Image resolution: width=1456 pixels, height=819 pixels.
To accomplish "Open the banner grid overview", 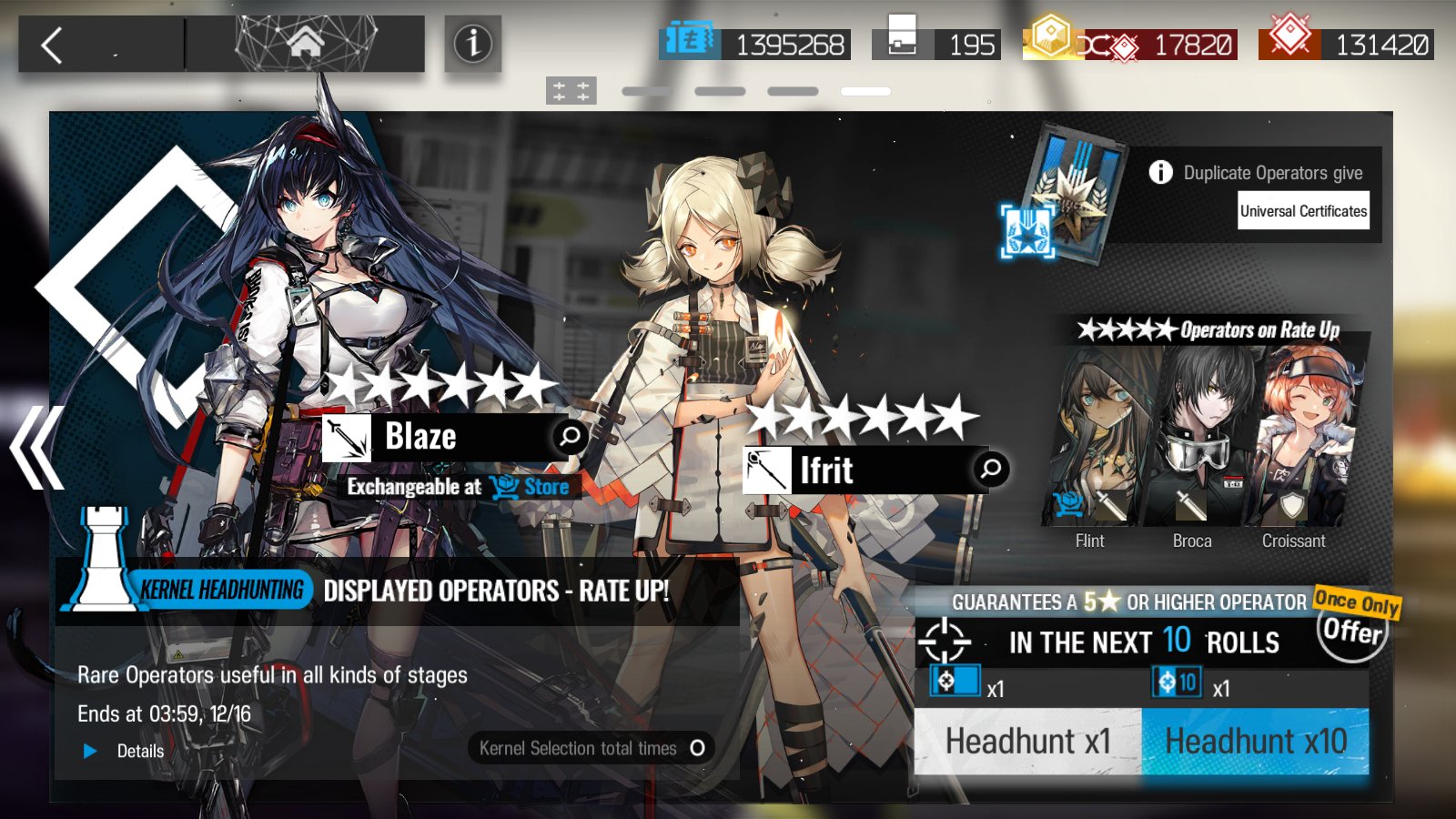I will (571, 91).
